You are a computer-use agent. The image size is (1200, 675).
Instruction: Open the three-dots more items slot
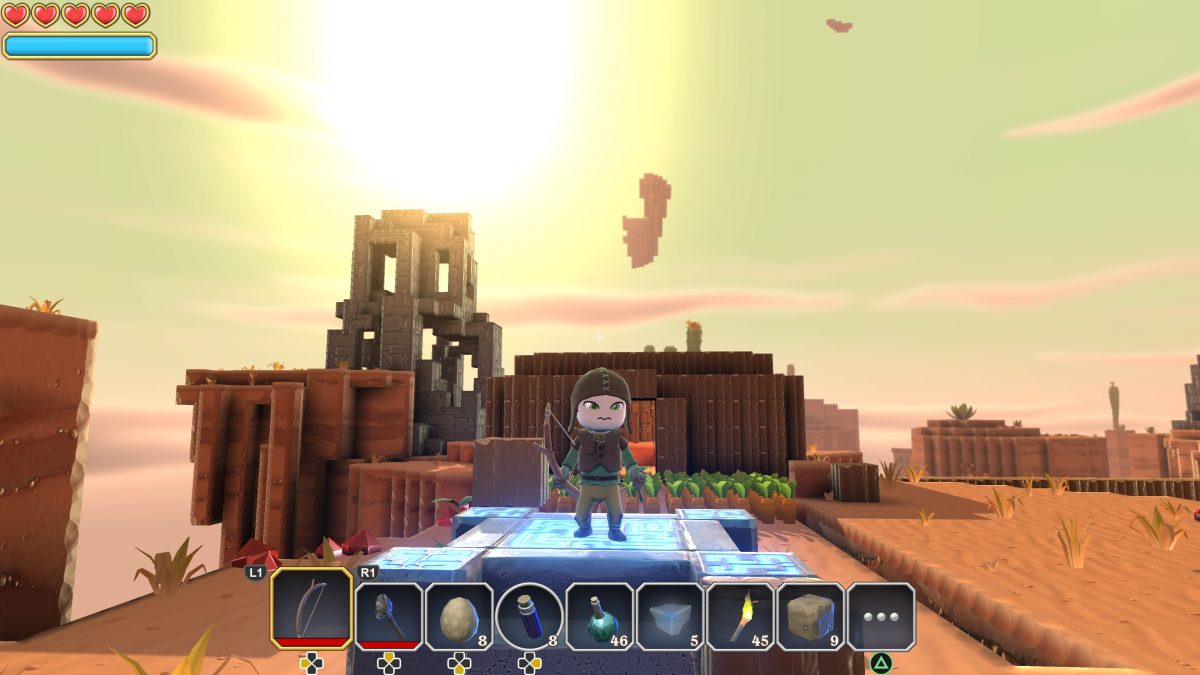click(881, 616)
